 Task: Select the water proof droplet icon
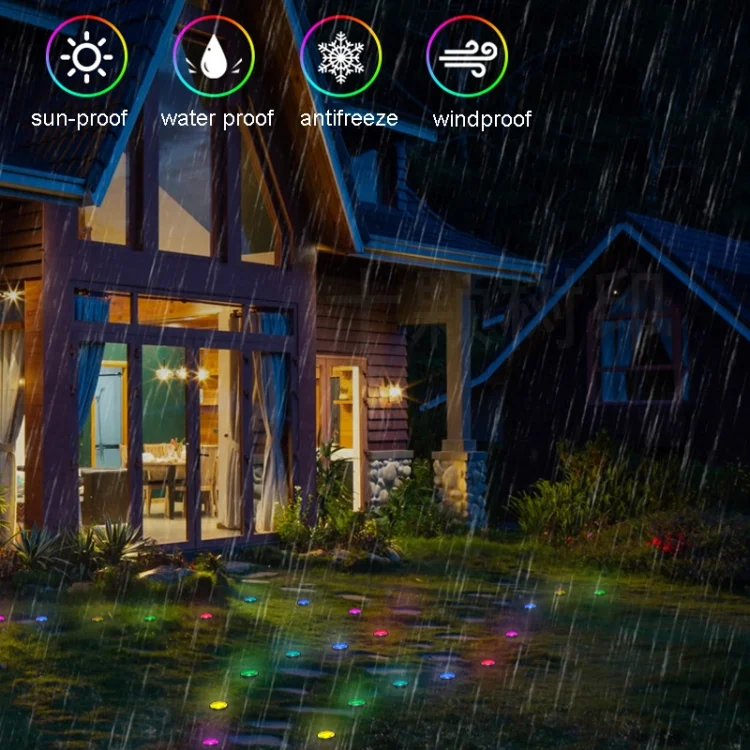(213, 57)
